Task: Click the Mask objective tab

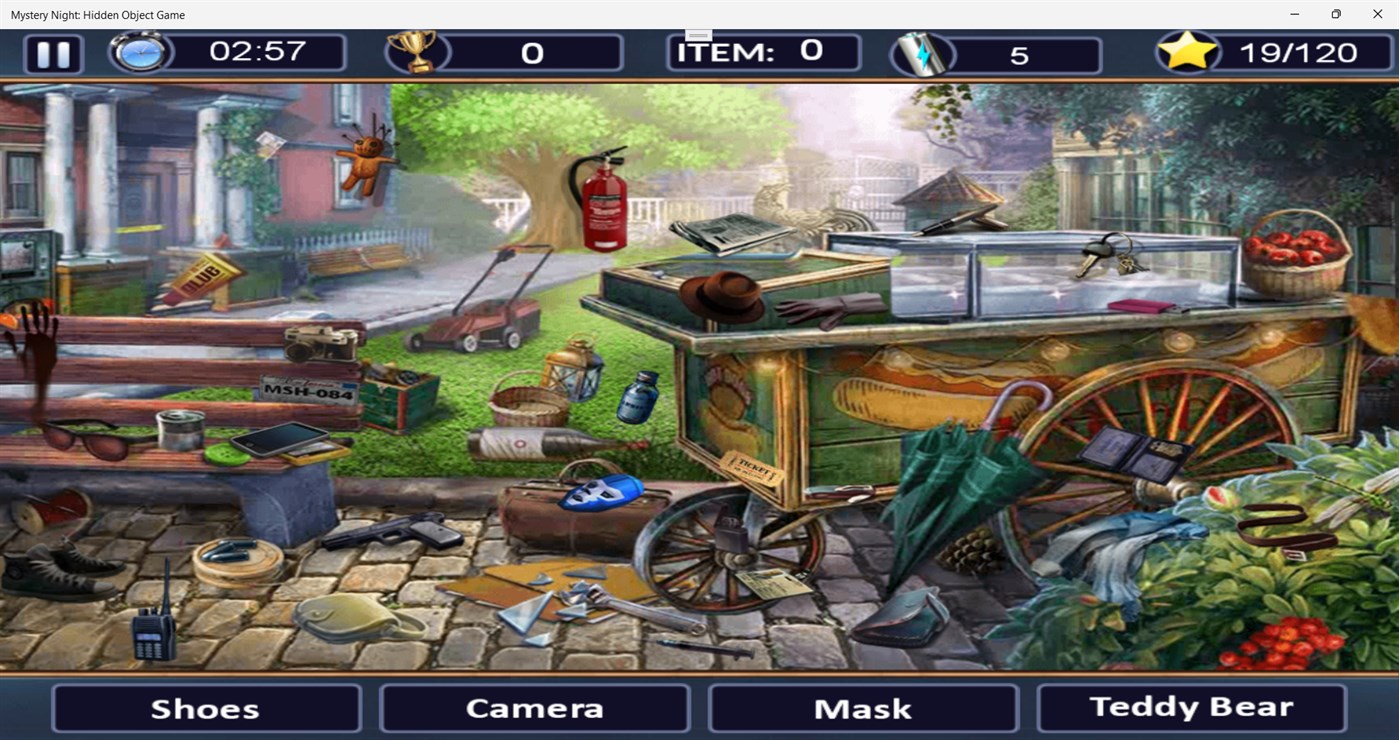Action: coord(862,708)
